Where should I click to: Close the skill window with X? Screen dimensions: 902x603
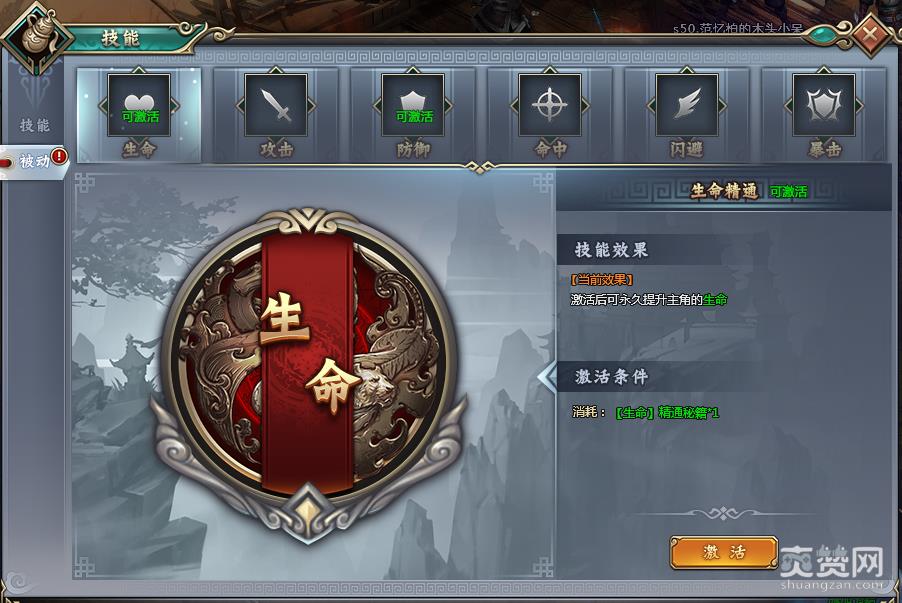click(870, 34)
